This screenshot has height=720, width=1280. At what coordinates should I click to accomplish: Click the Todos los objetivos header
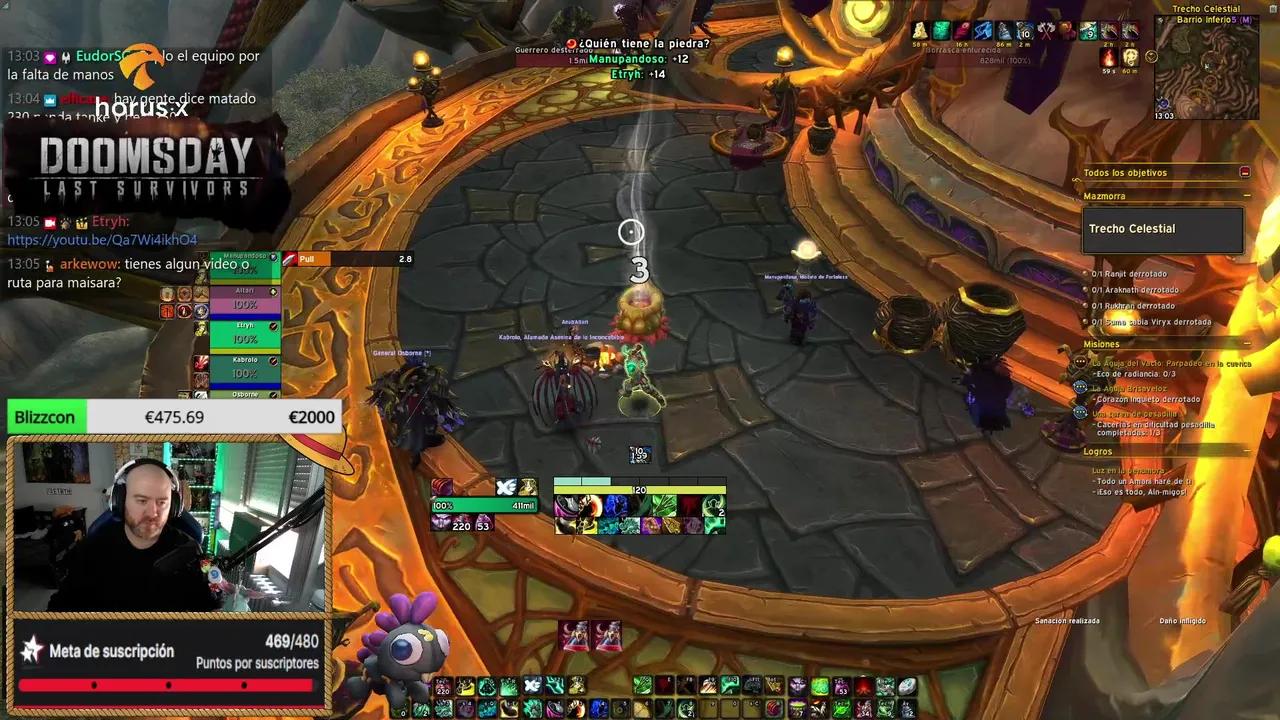[1125, 172]
